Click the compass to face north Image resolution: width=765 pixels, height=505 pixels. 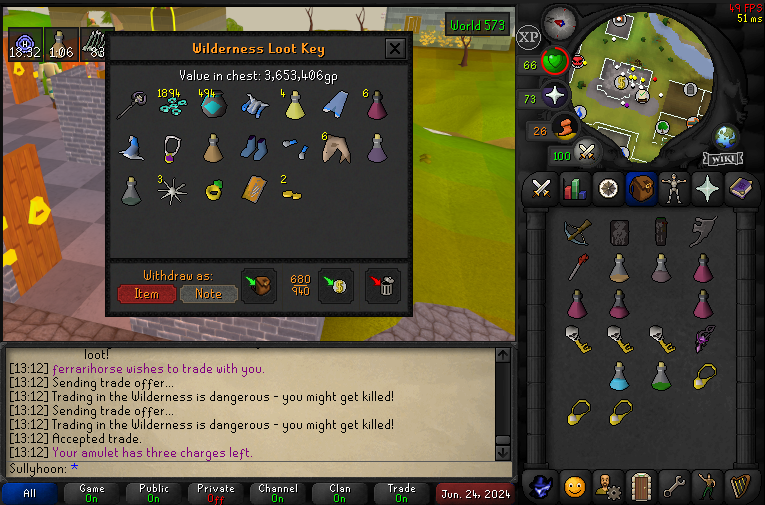[559, 22]
